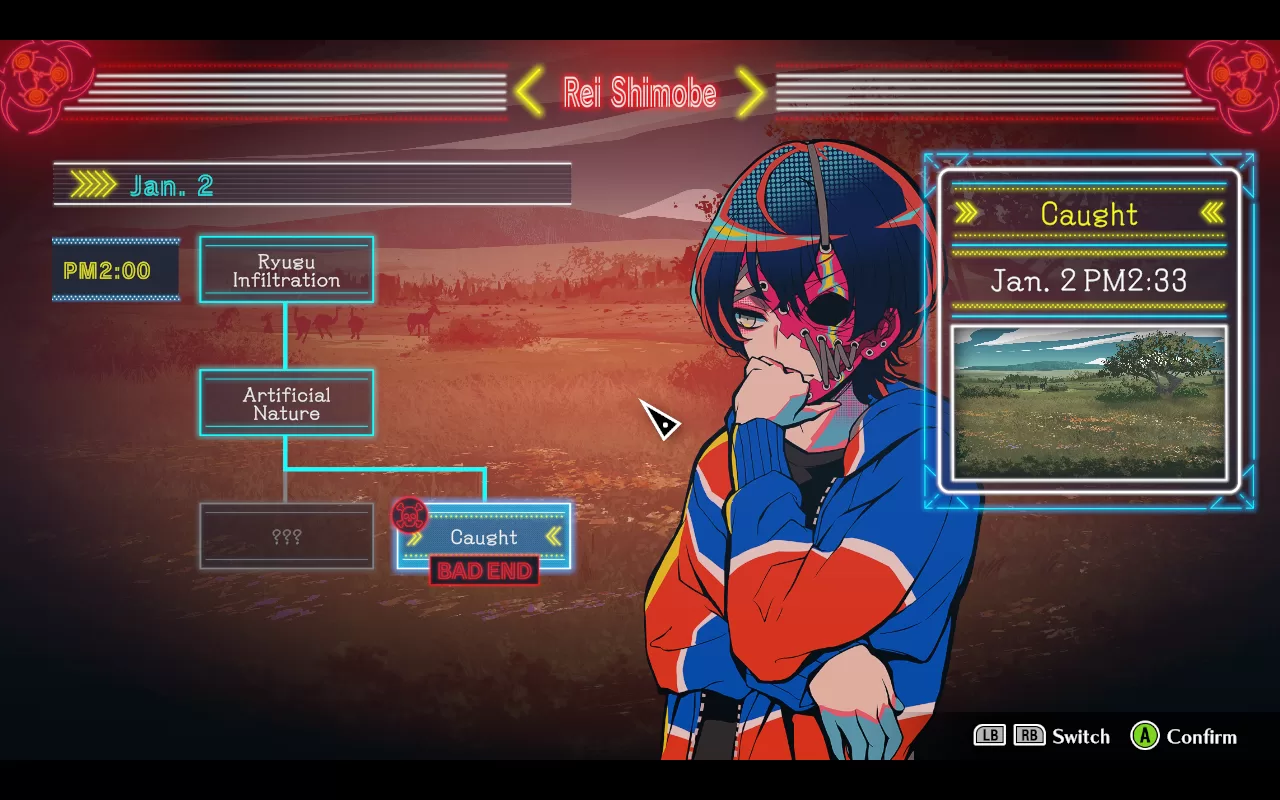
Task: Open the Caught scene savanna thumbnail
Action: (x=1089, y=402)
